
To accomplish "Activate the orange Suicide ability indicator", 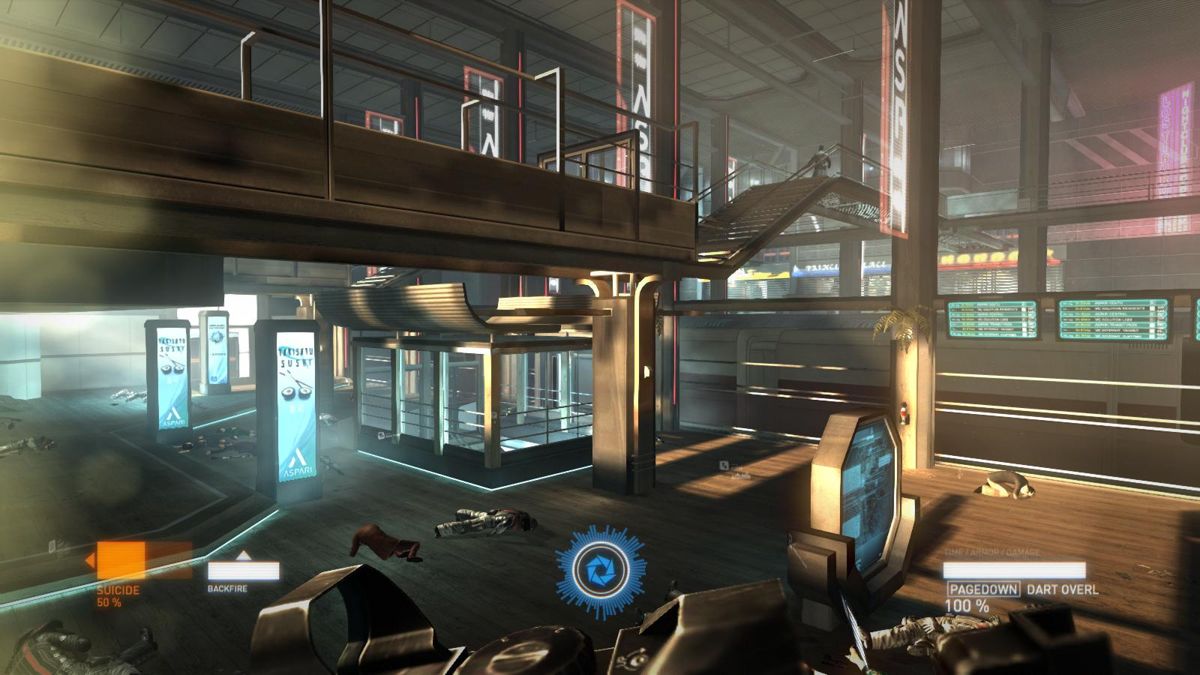I will pos(143,562).
